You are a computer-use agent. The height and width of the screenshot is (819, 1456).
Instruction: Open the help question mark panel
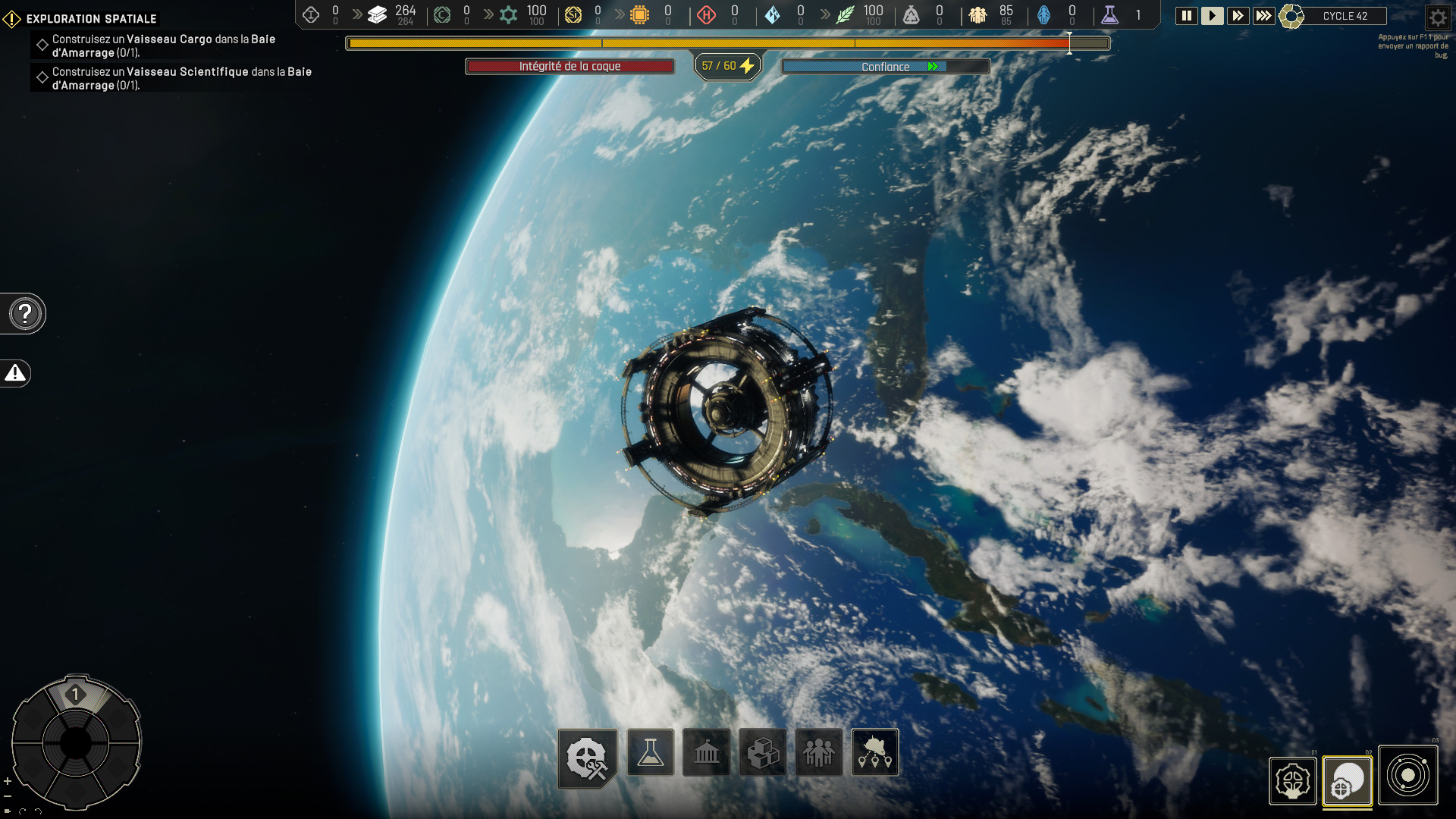(x=25, y=313)
